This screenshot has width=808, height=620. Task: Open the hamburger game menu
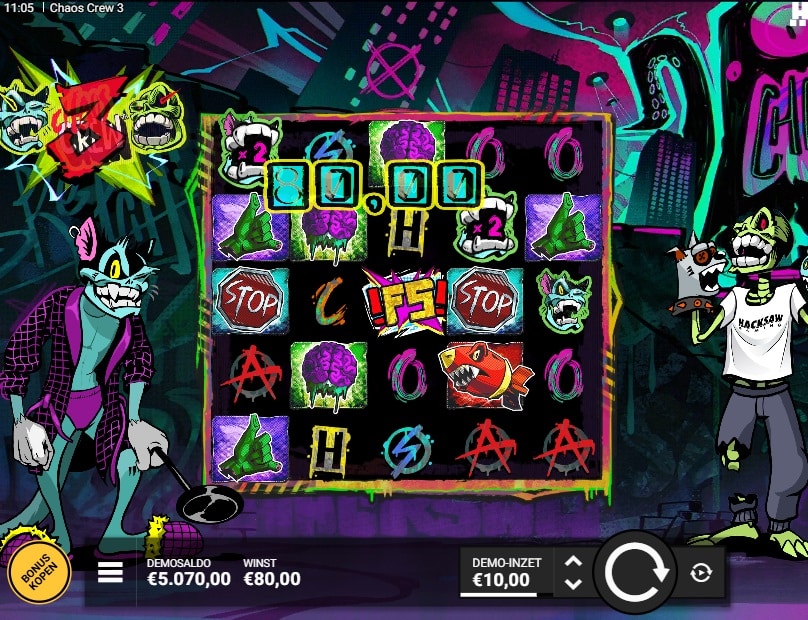[110, 572]
